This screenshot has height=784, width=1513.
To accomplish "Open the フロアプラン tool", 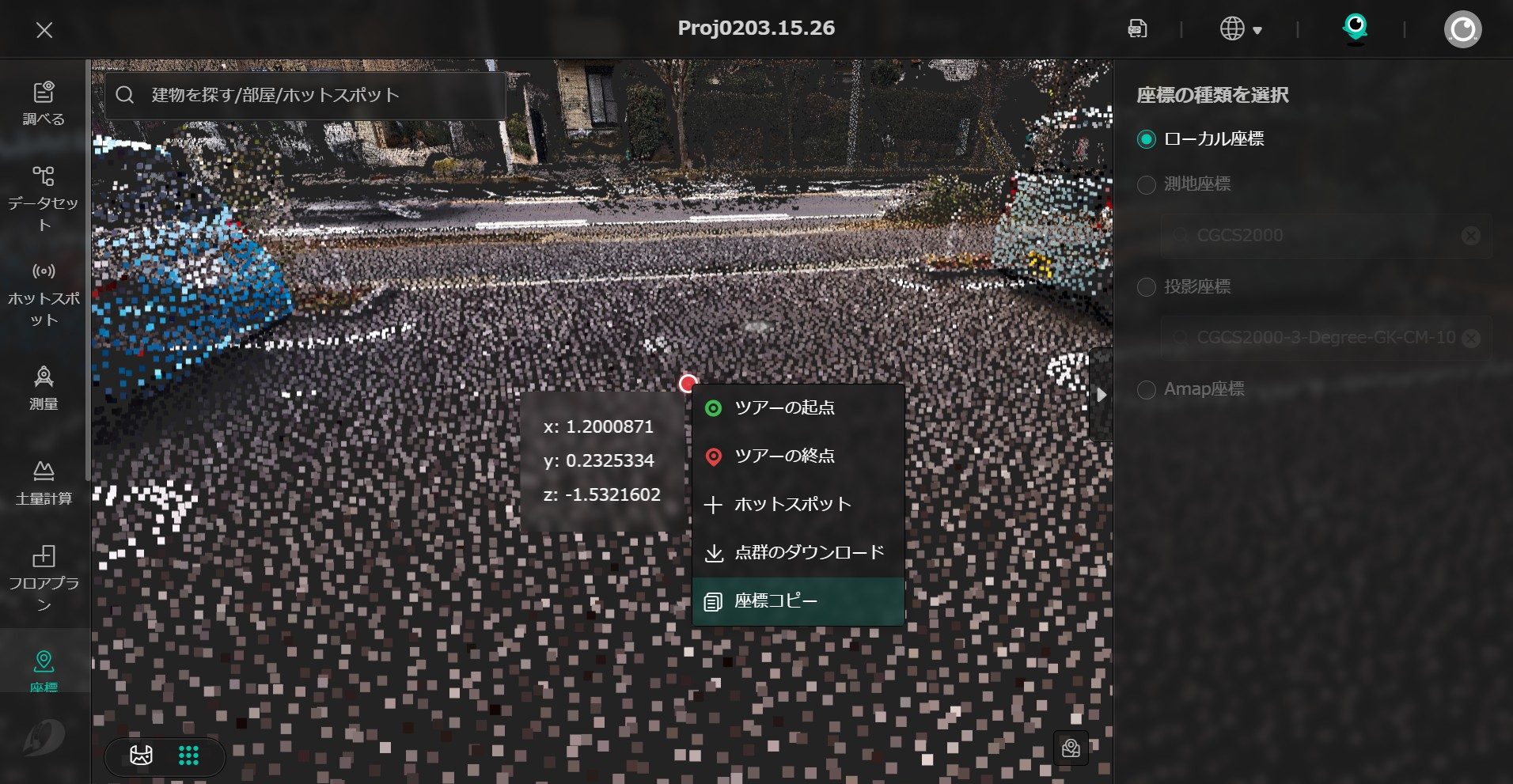I will [44, 578].
